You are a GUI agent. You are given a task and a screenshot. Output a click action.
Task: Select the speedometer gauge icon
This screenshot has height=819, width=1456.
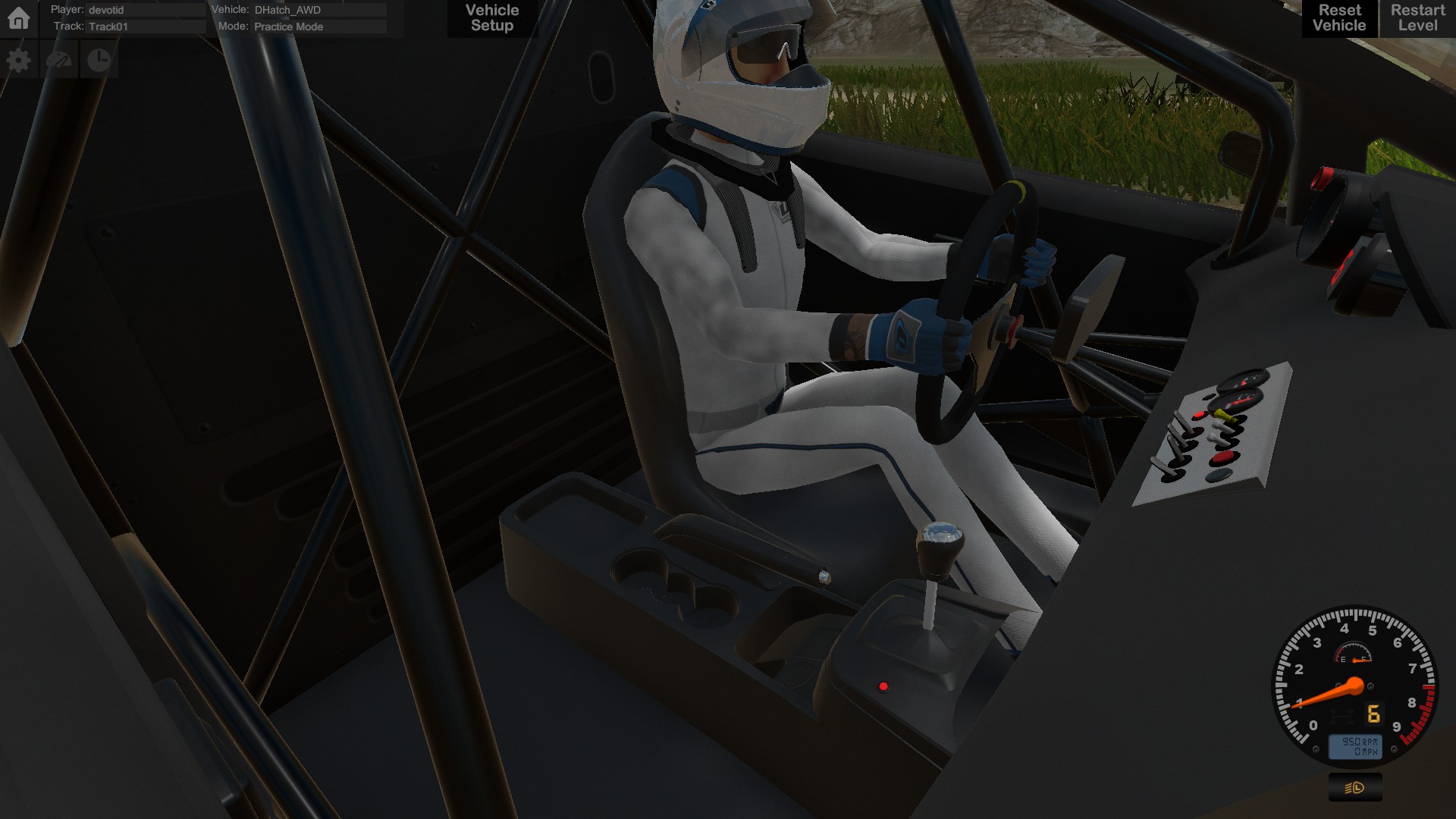(60, 58)
